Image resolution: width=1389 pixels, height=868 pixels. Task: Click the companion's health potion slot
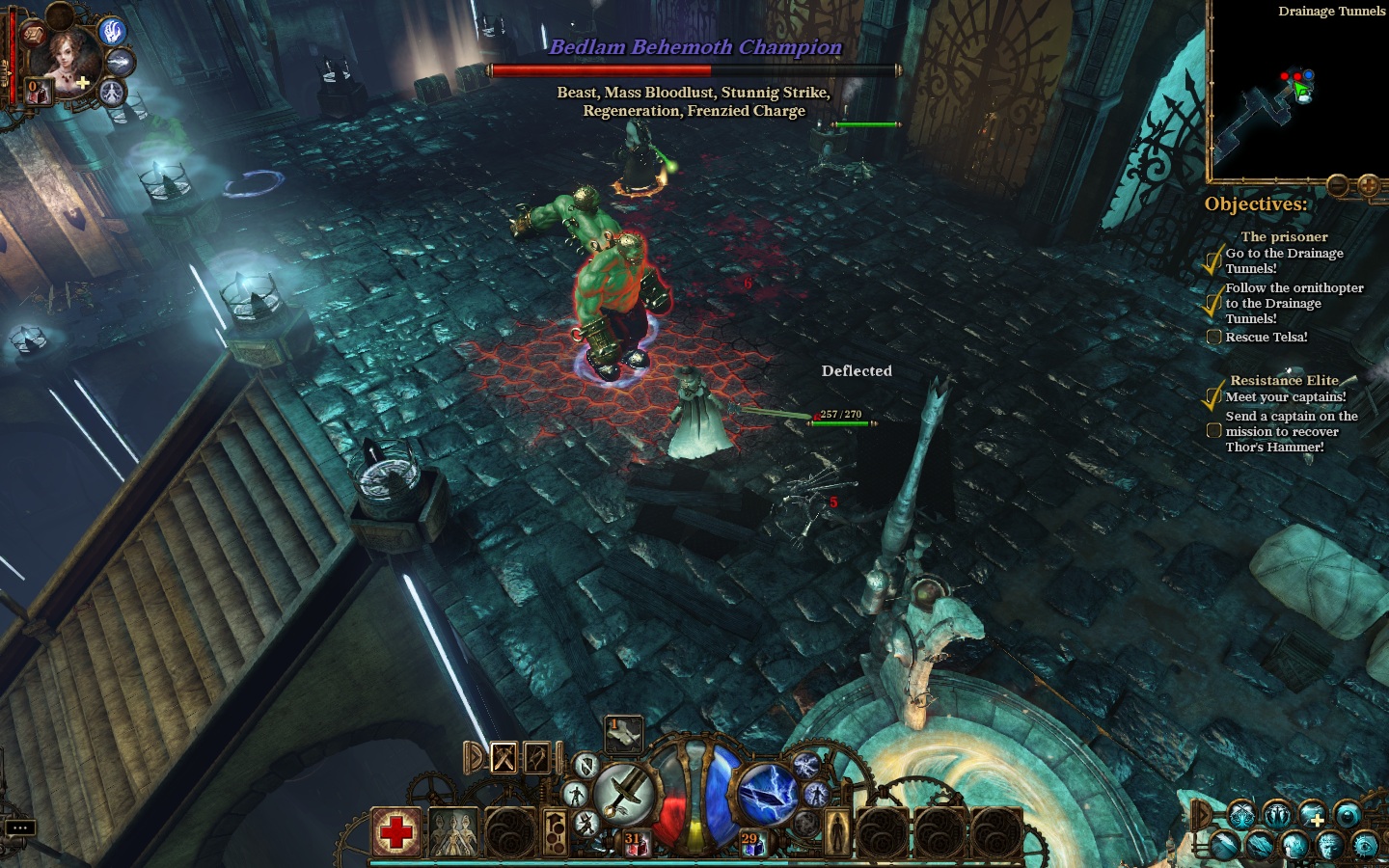click(39, 93)
